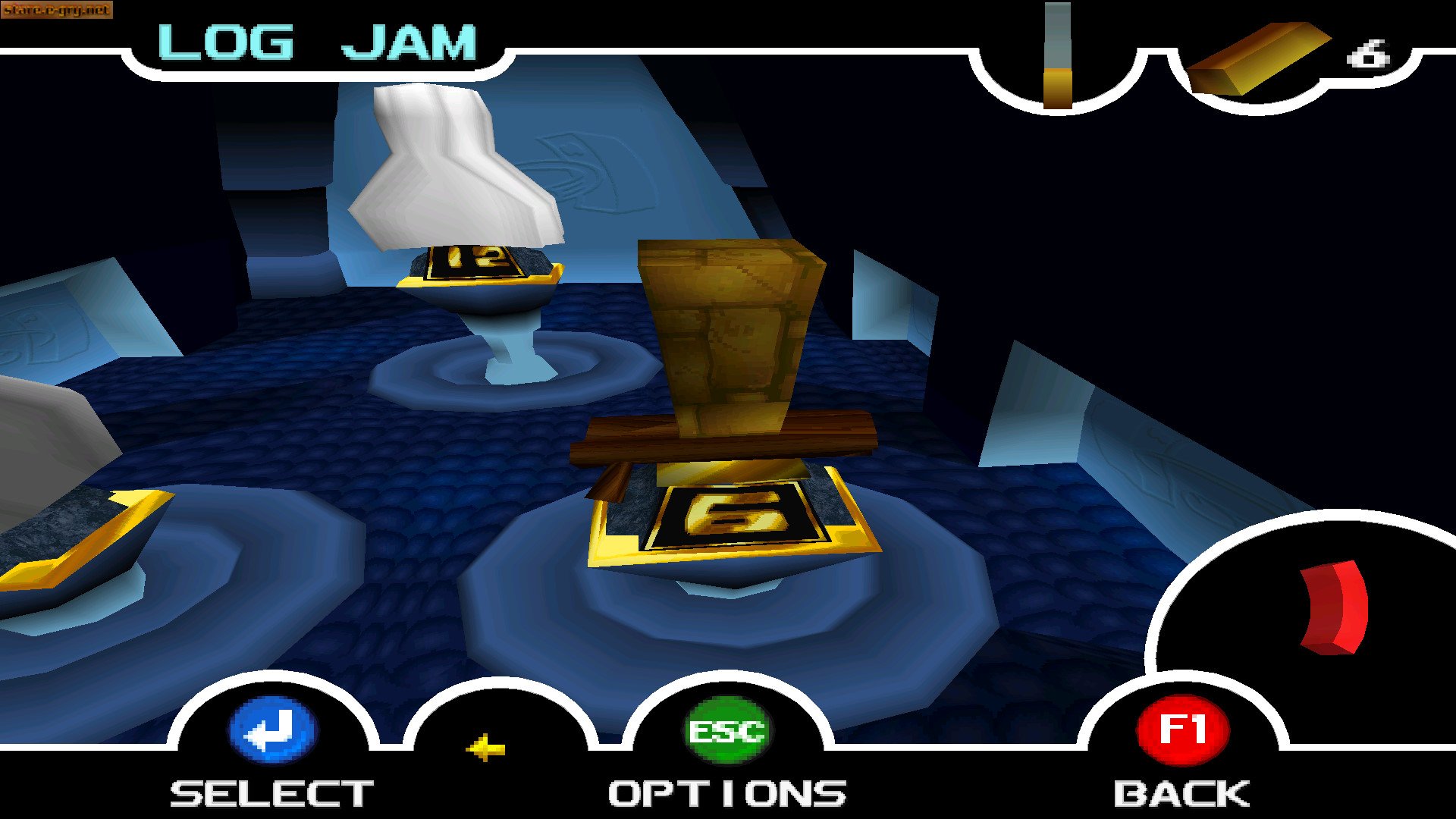The image size is (1456, 819).
Task: Click the stone tablet above hole 6
Action: [728, 334]
